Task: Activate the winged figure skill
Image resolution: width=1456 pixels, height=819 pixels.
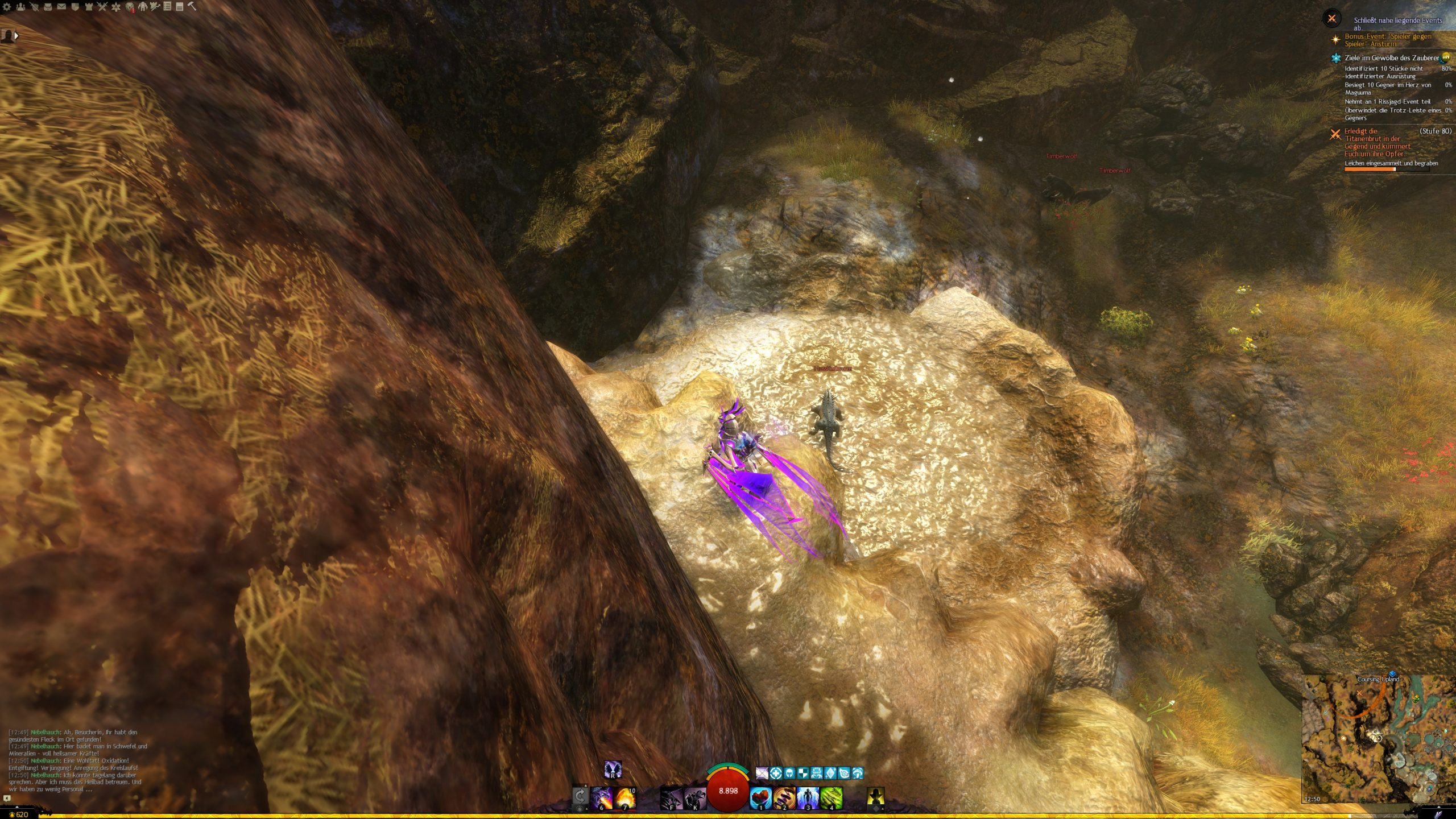Action: pos(808,797)
